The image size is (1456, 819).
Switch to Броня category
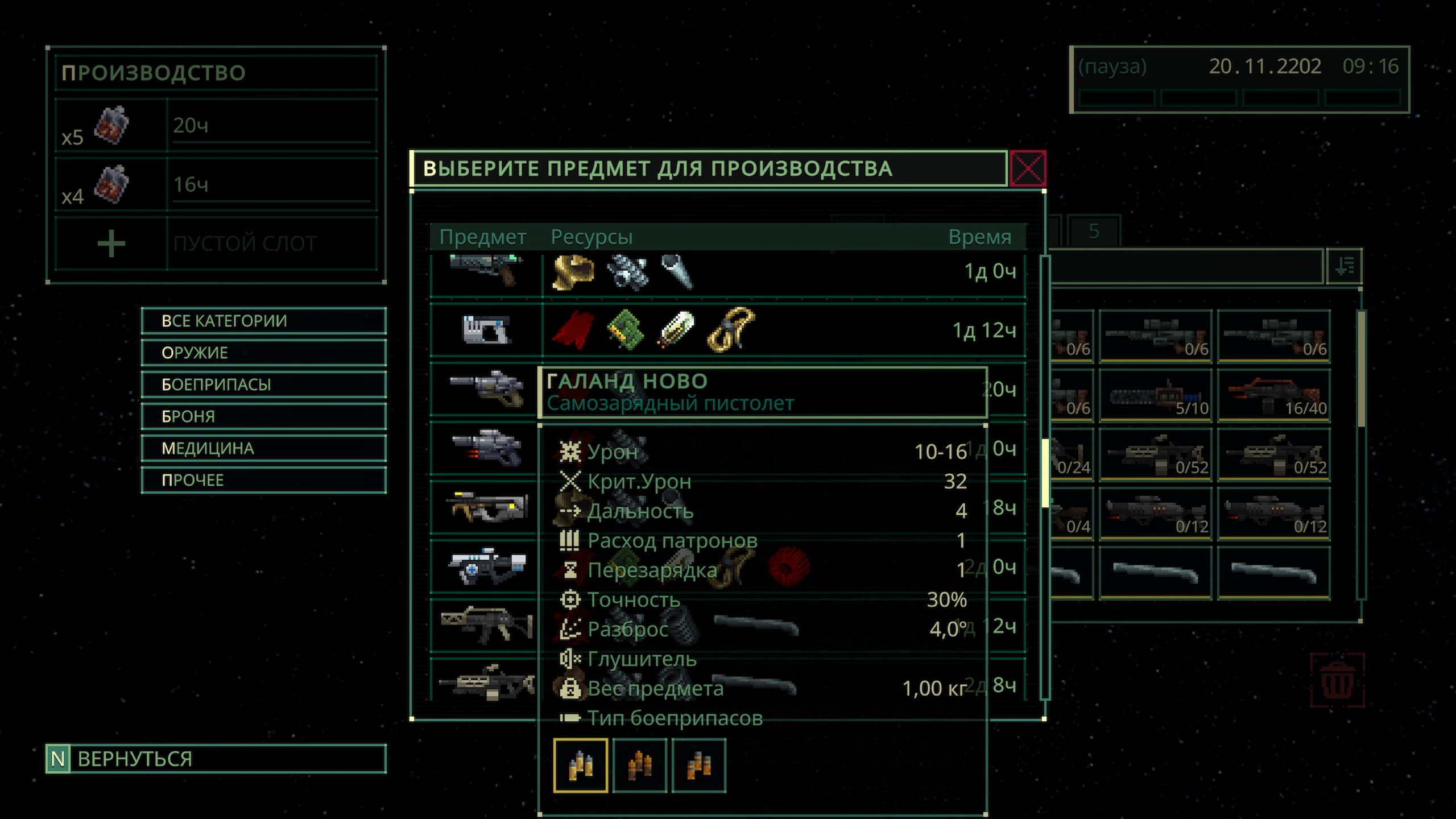(x=263, y=416)
